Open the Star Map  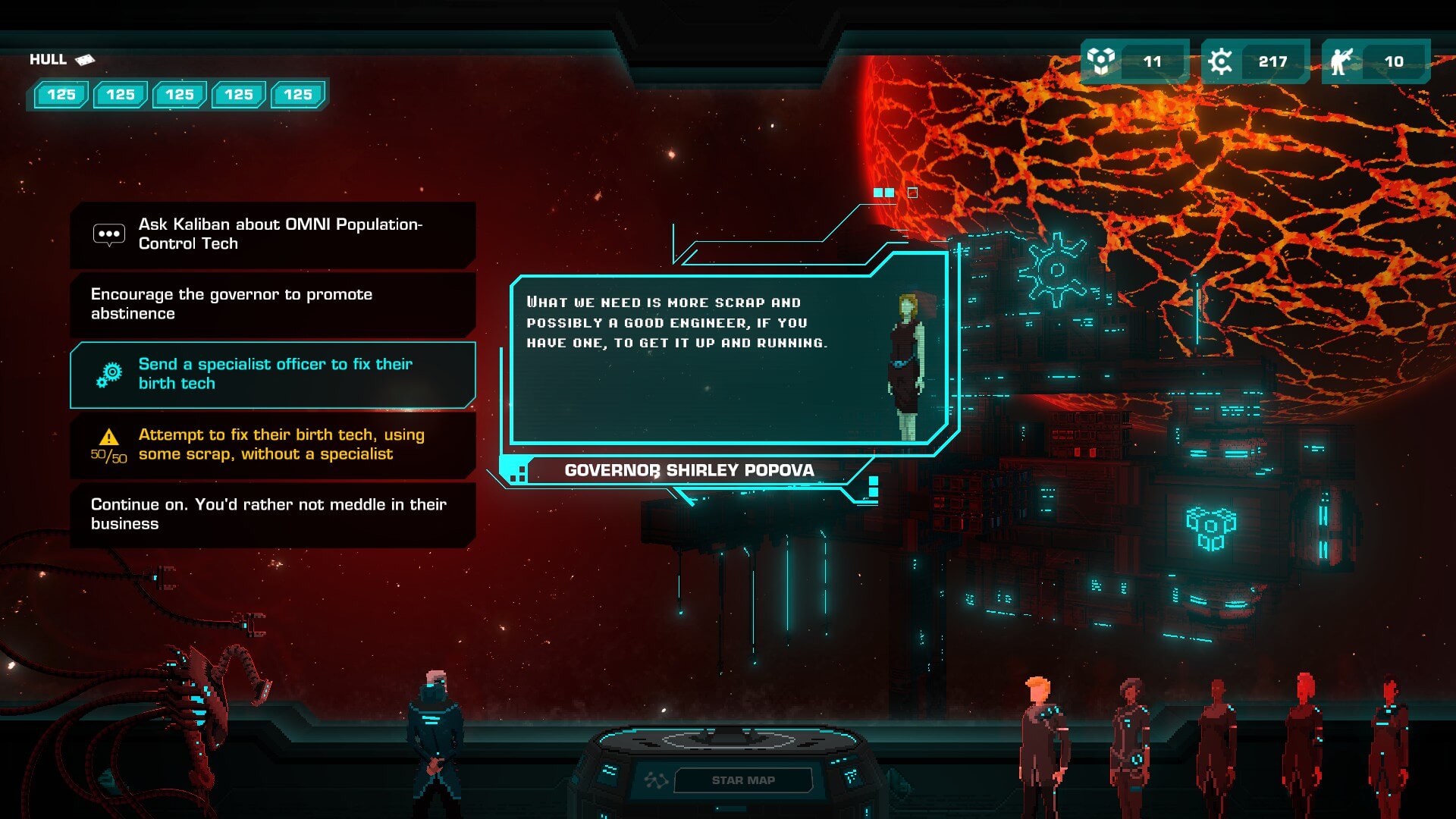[x=742, y=780]
